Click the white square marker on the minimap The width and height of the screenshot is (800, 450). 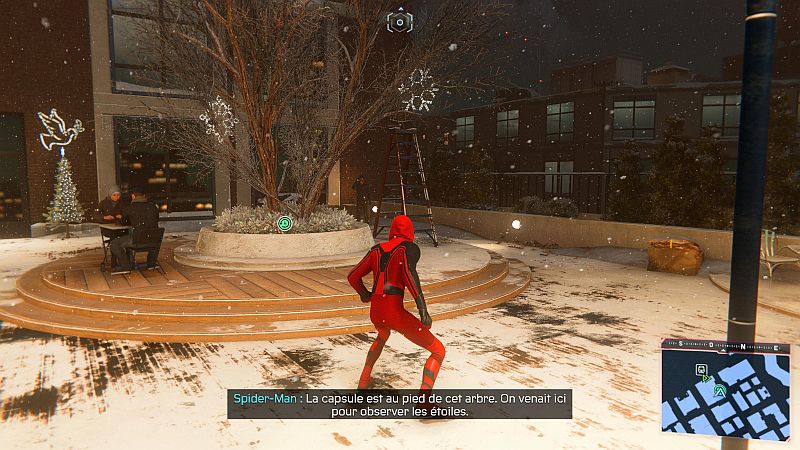701,369
